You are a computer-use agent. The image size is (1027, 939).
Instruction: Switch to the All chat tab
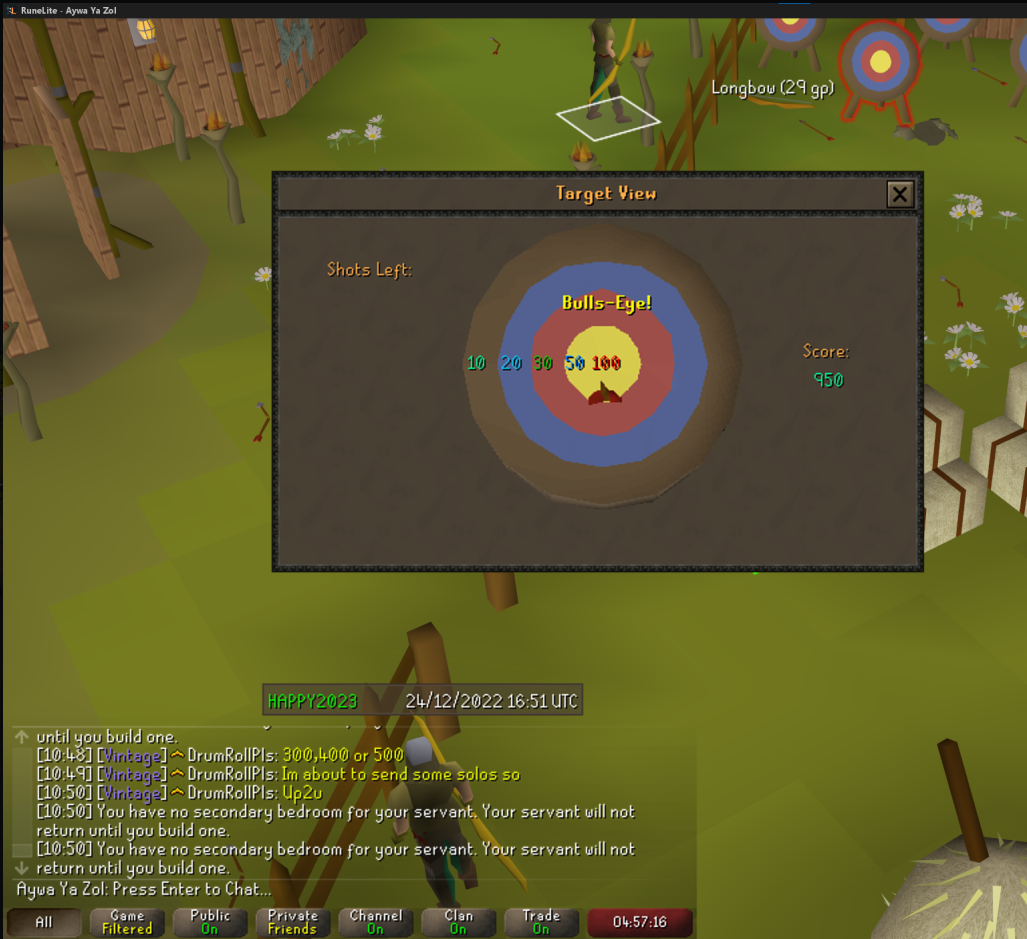pos(44,922)
